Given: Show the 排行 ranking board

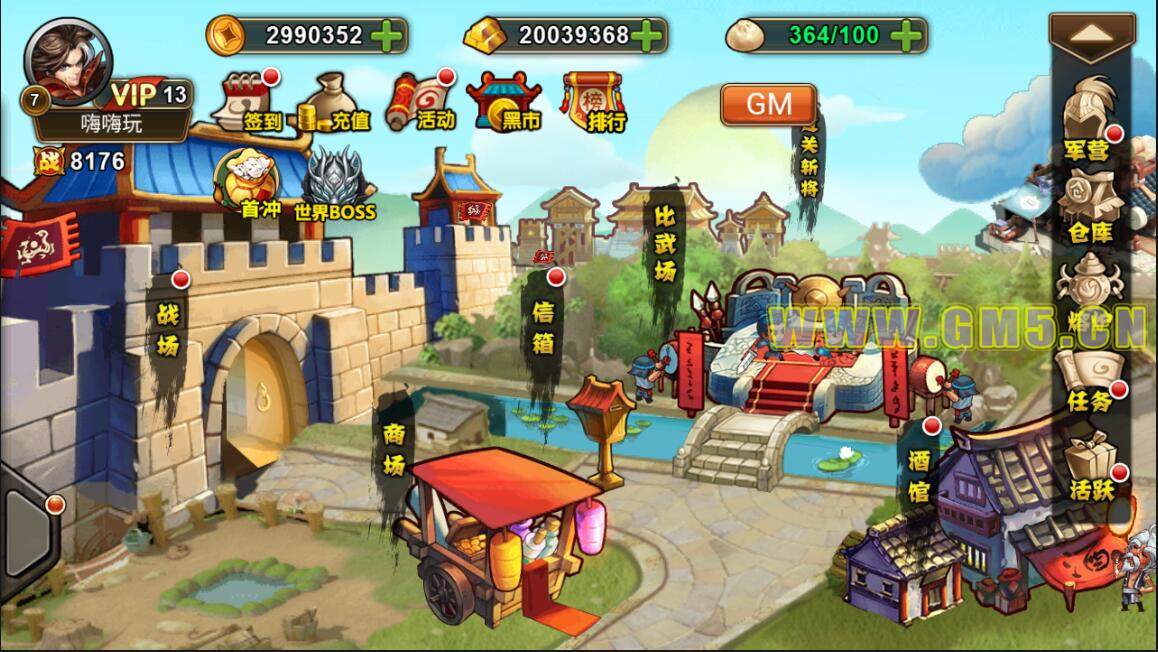Looking at the screenshot, I should click(x=594, y=101).
